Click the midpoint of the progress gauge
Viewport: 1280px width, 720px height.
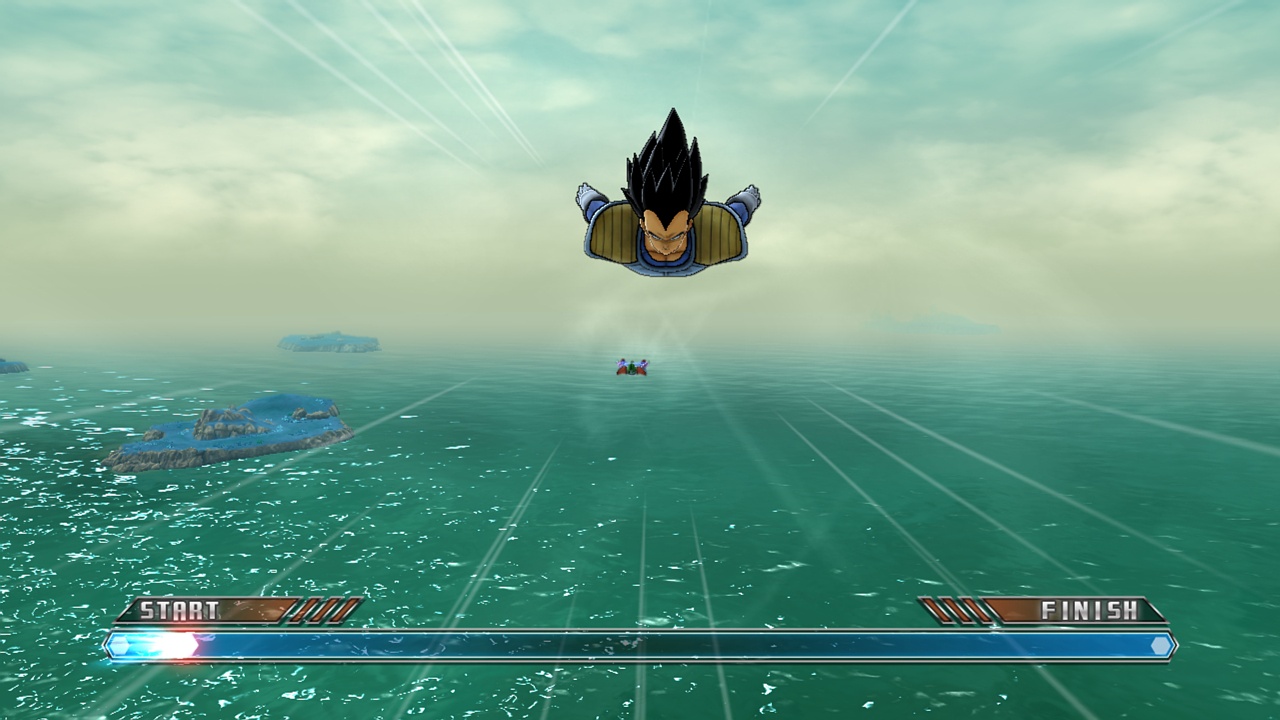(x=640, y=645)
